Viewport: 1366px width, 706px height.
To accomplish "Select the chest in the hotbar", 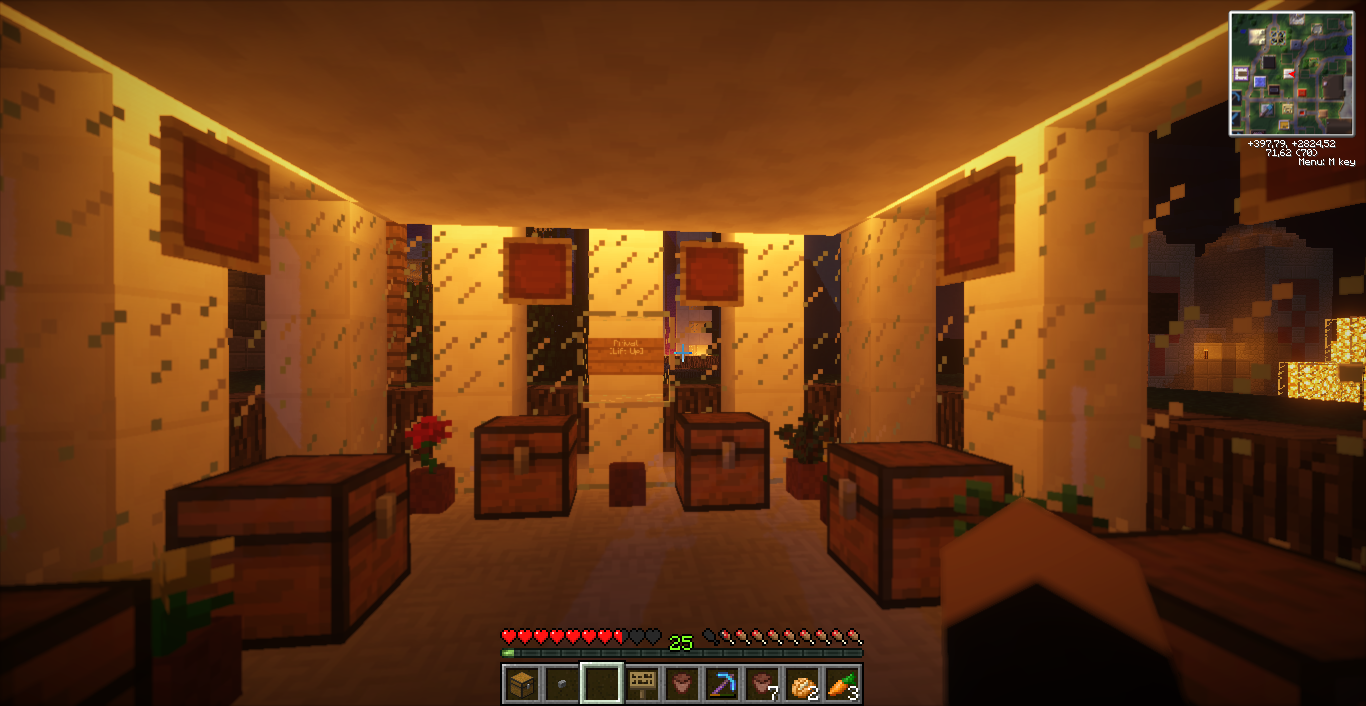I will (522, 684).
